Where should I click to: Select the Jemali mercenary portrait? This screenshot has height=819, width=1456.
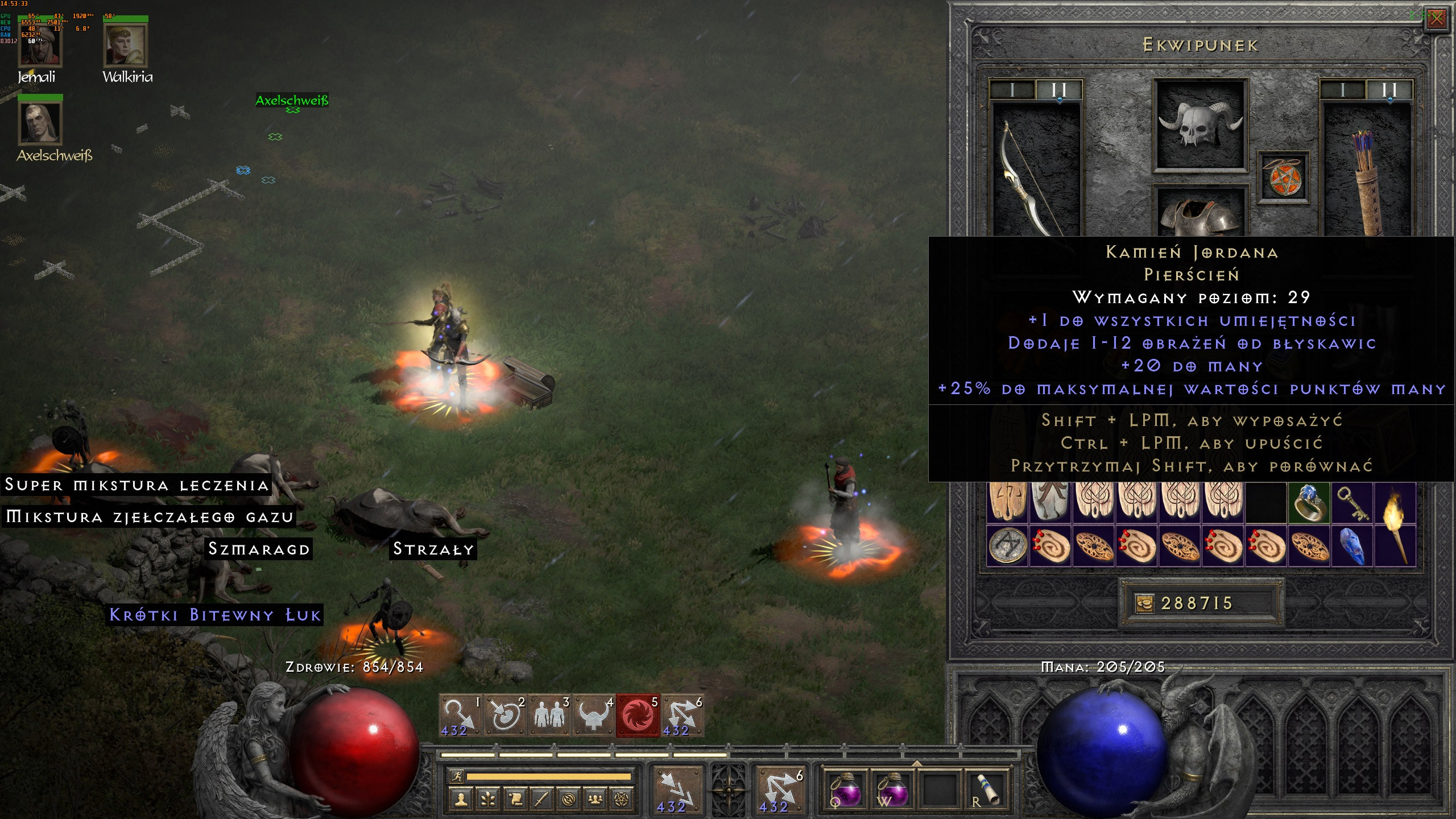[x=40, y=47]
